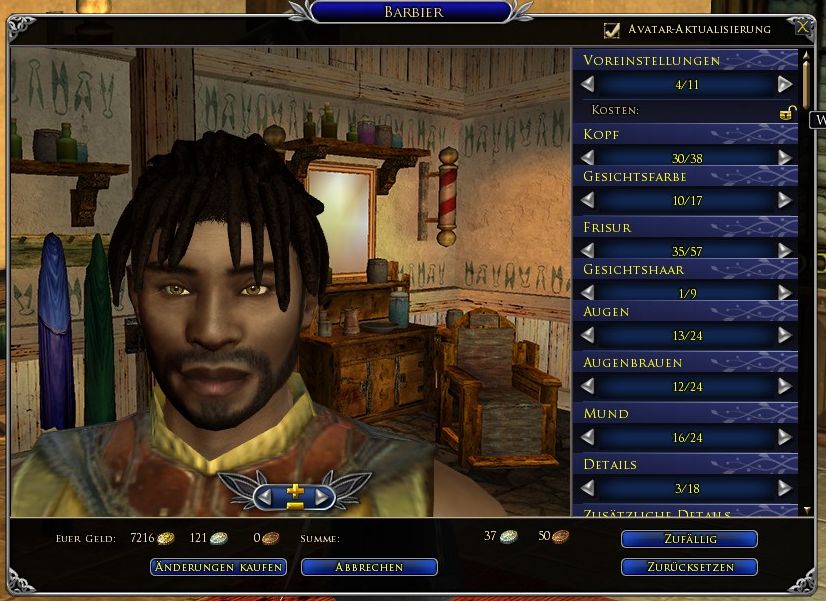
Task: Reset appearance with Zurücksetzen
Action: click(x=689, y=567)
